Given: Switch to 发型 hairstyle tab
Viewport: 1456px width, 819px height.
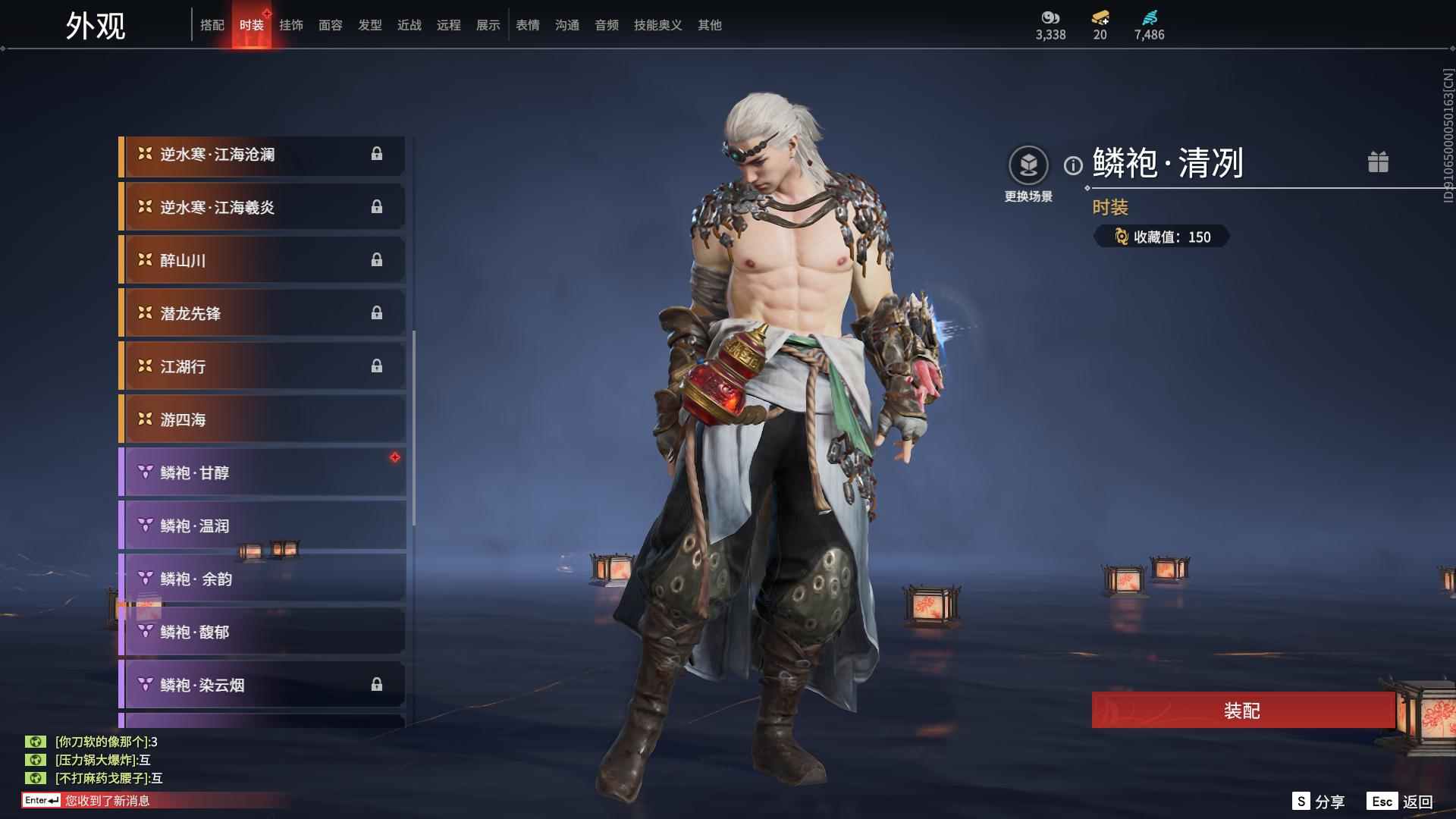Looking at the screenshot, I should pos(370,25).
